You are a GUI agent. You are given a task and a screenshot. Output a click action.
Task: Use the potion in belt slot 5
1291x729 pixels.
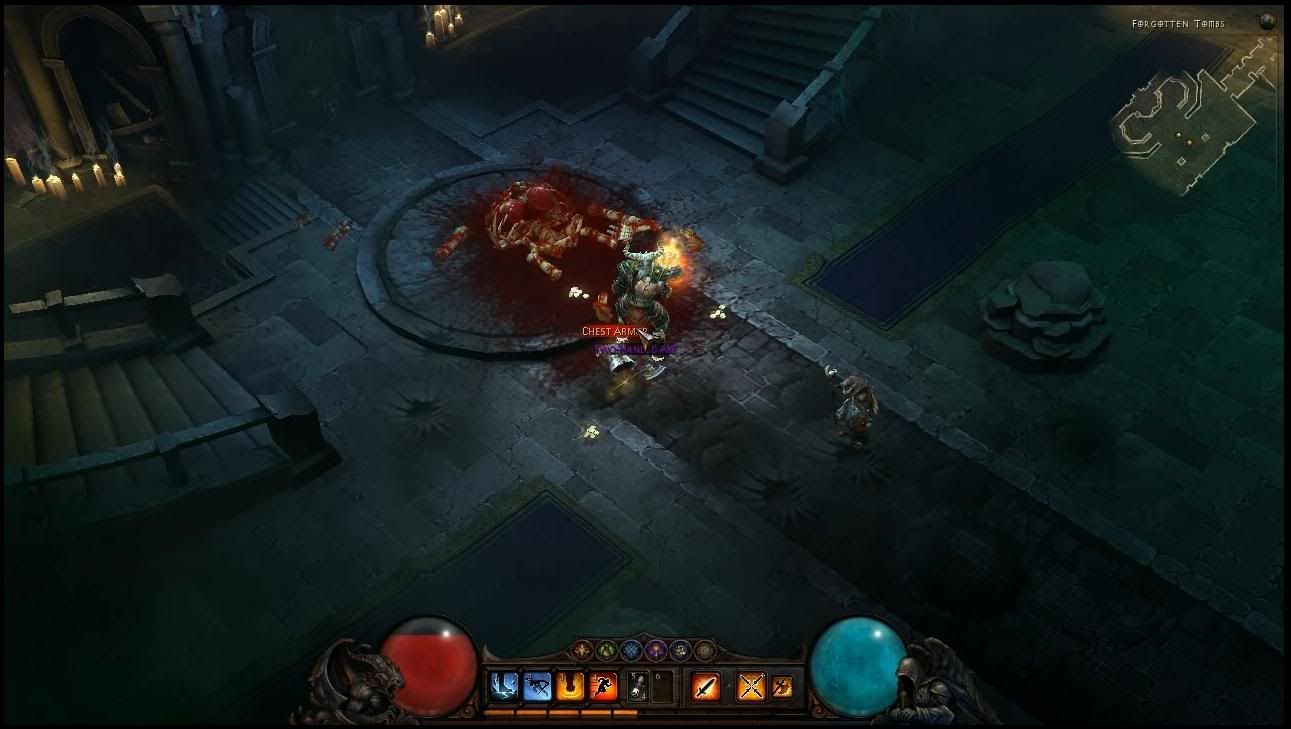[638, 686]
